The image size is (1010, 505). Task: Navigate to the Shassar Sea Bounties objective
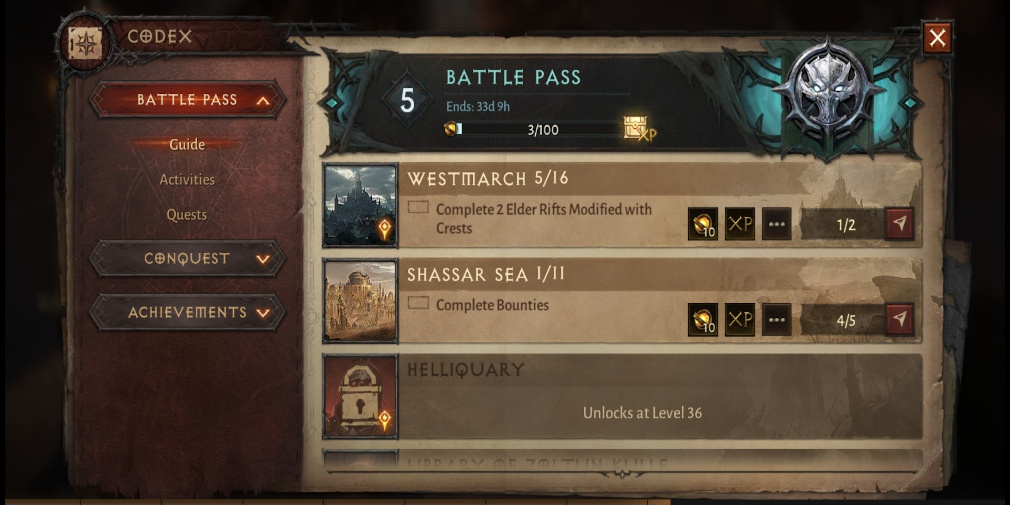pos(899,320)
